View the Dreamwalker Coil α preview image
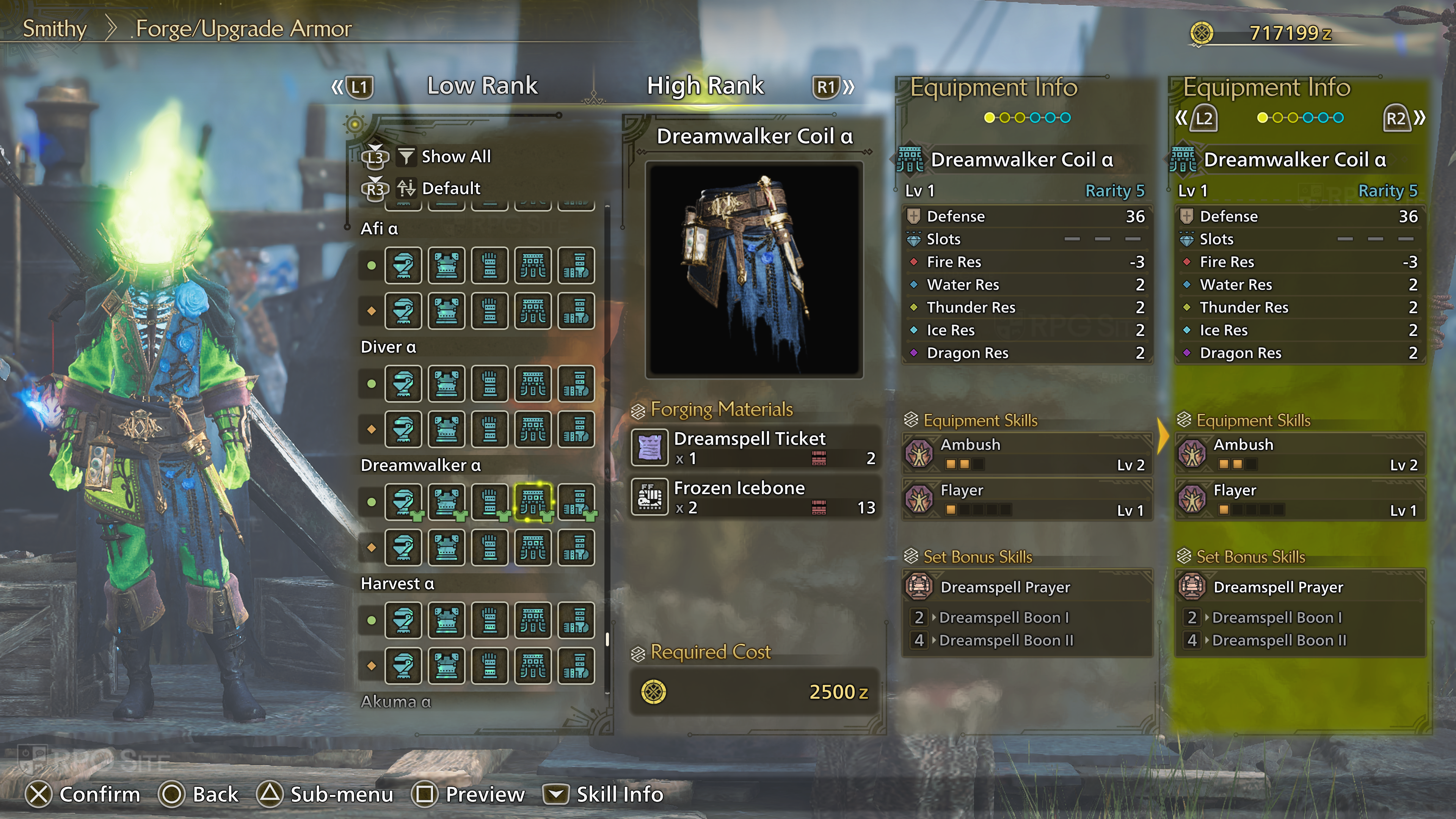 (x=754, y=270)
